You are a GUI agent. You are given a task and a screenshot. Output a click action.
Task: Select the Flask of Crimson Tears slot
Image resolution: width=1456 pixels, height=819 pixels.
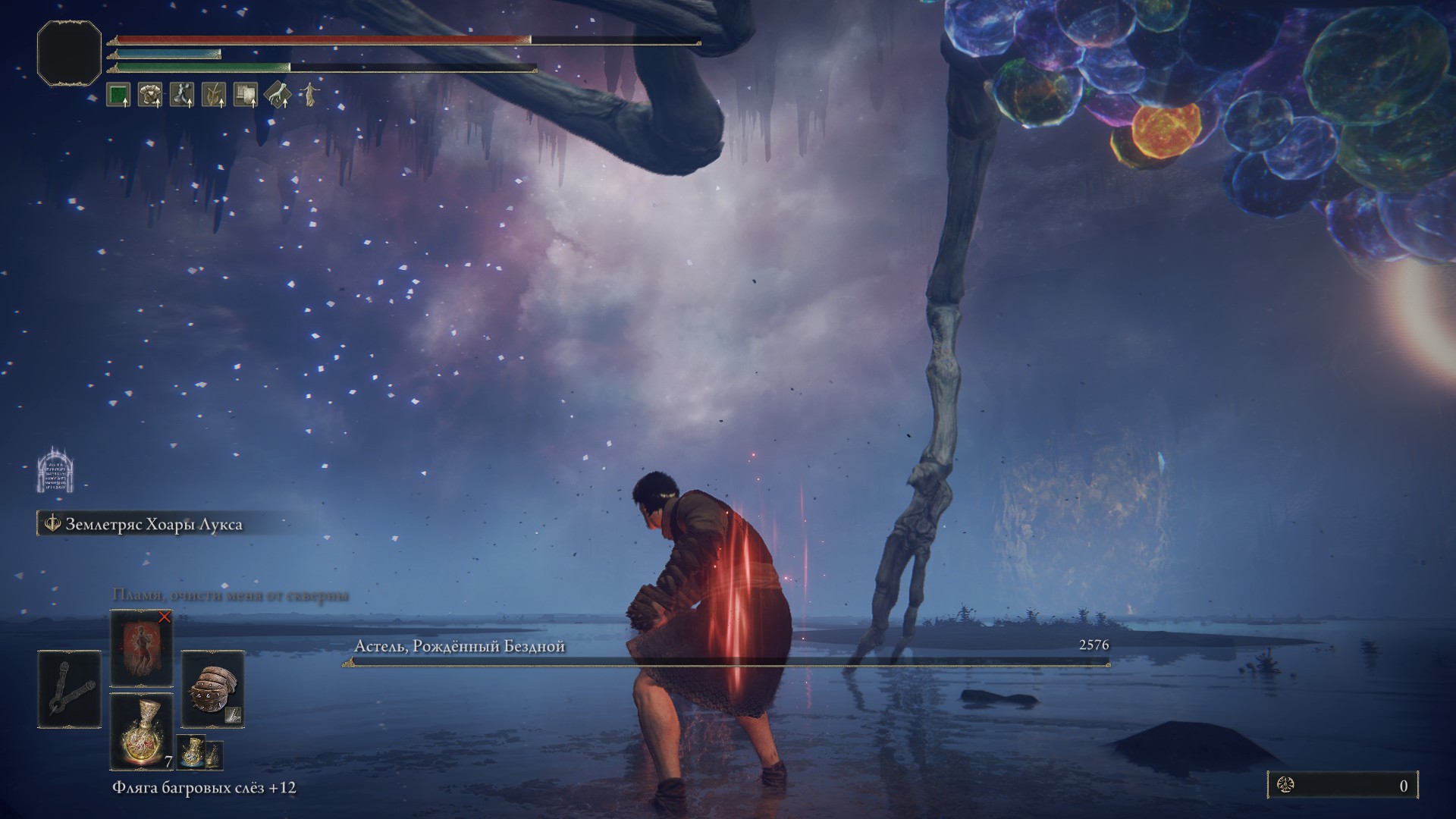coord(141,731)
